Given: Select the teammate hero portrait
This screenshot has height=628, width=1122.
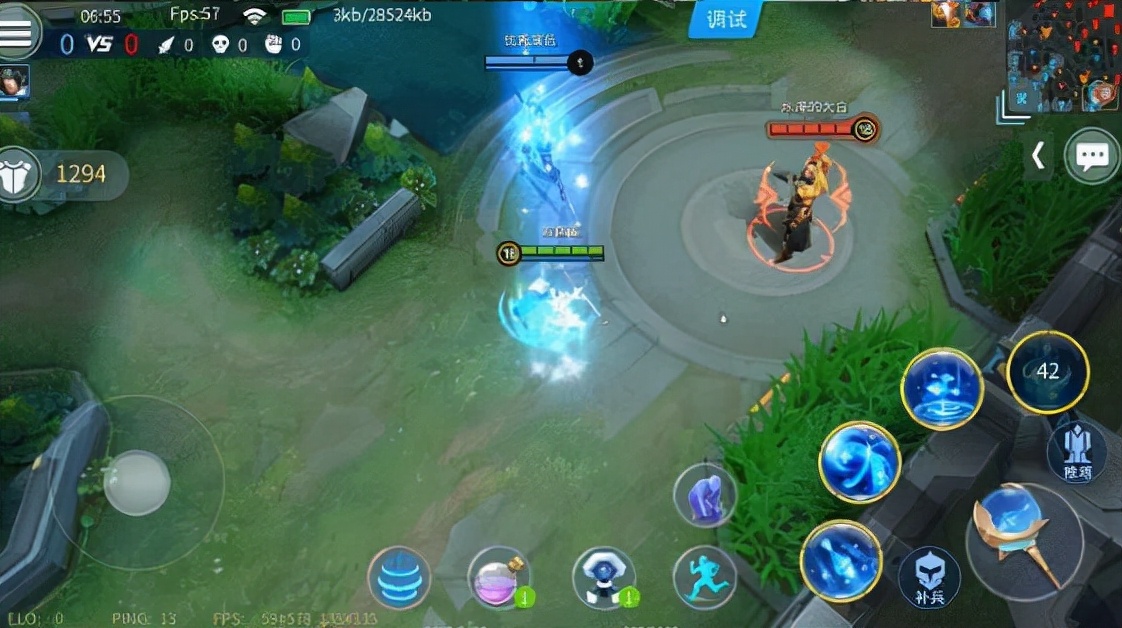Looking at the screenshot, I should click(x=14, y=82).
